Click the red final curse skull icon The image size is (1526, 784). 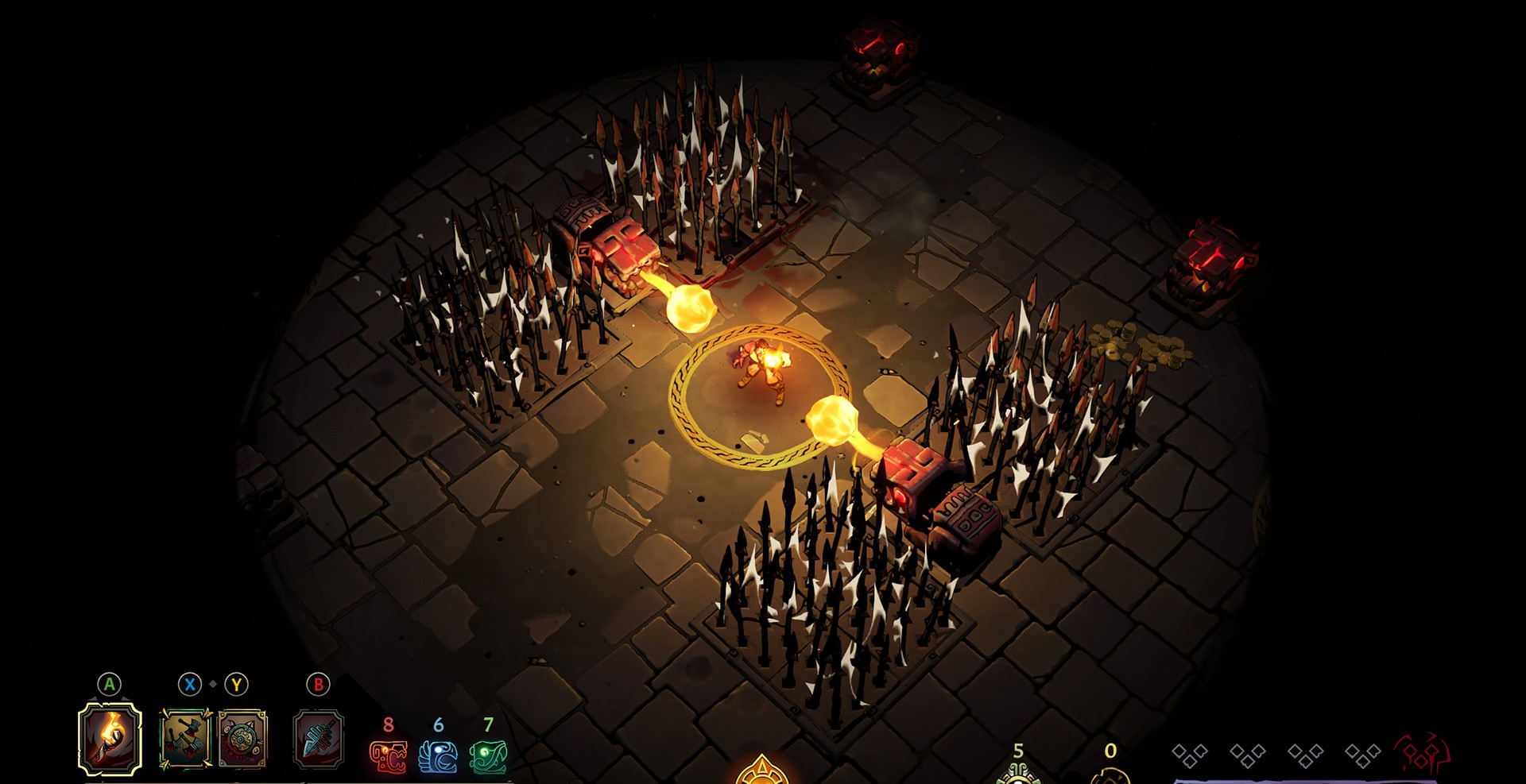(x=1423, y=755)
